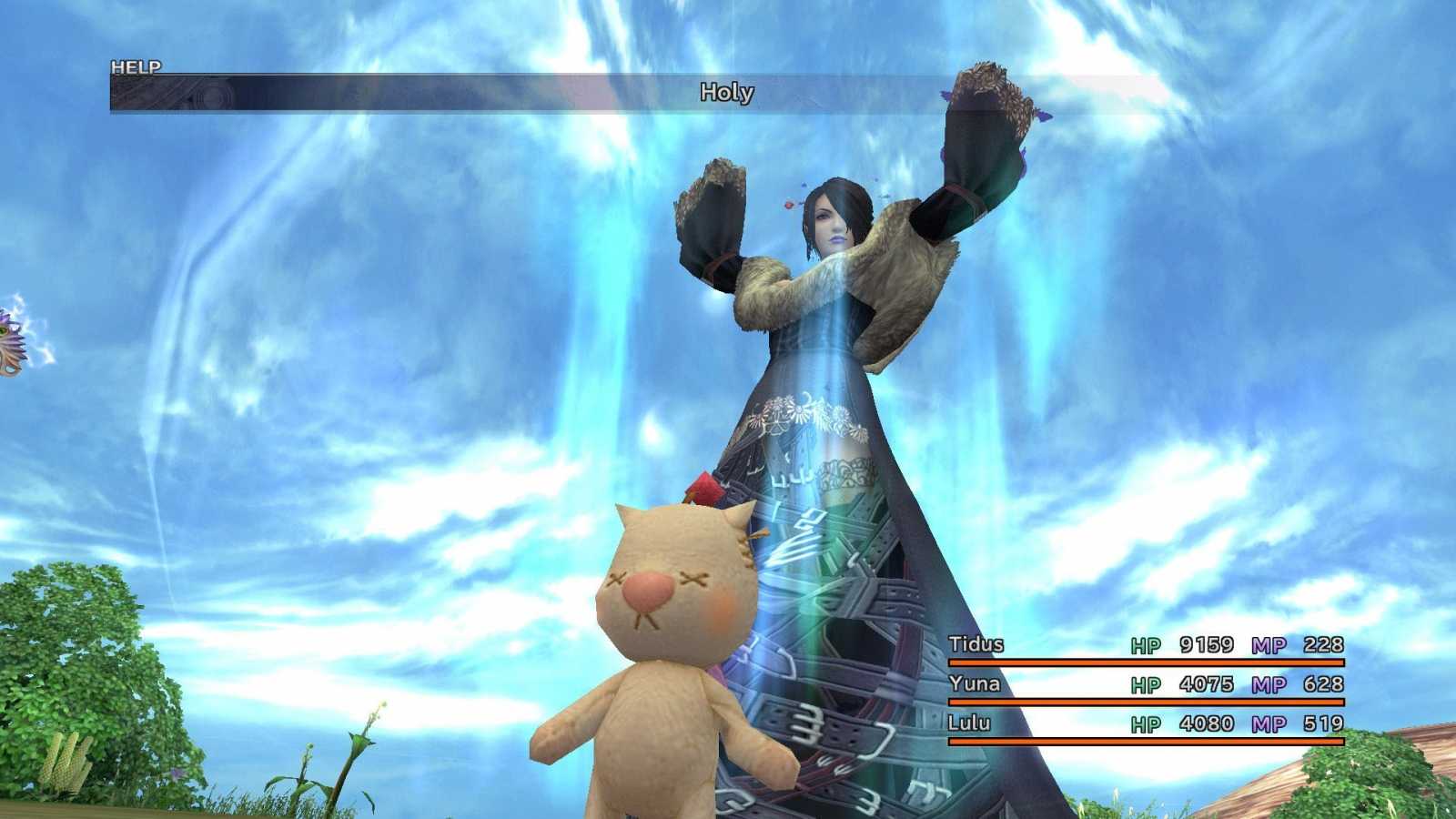
Task: Toggle Tidus's HP readout of 9159
Action: click(1207, 645)
